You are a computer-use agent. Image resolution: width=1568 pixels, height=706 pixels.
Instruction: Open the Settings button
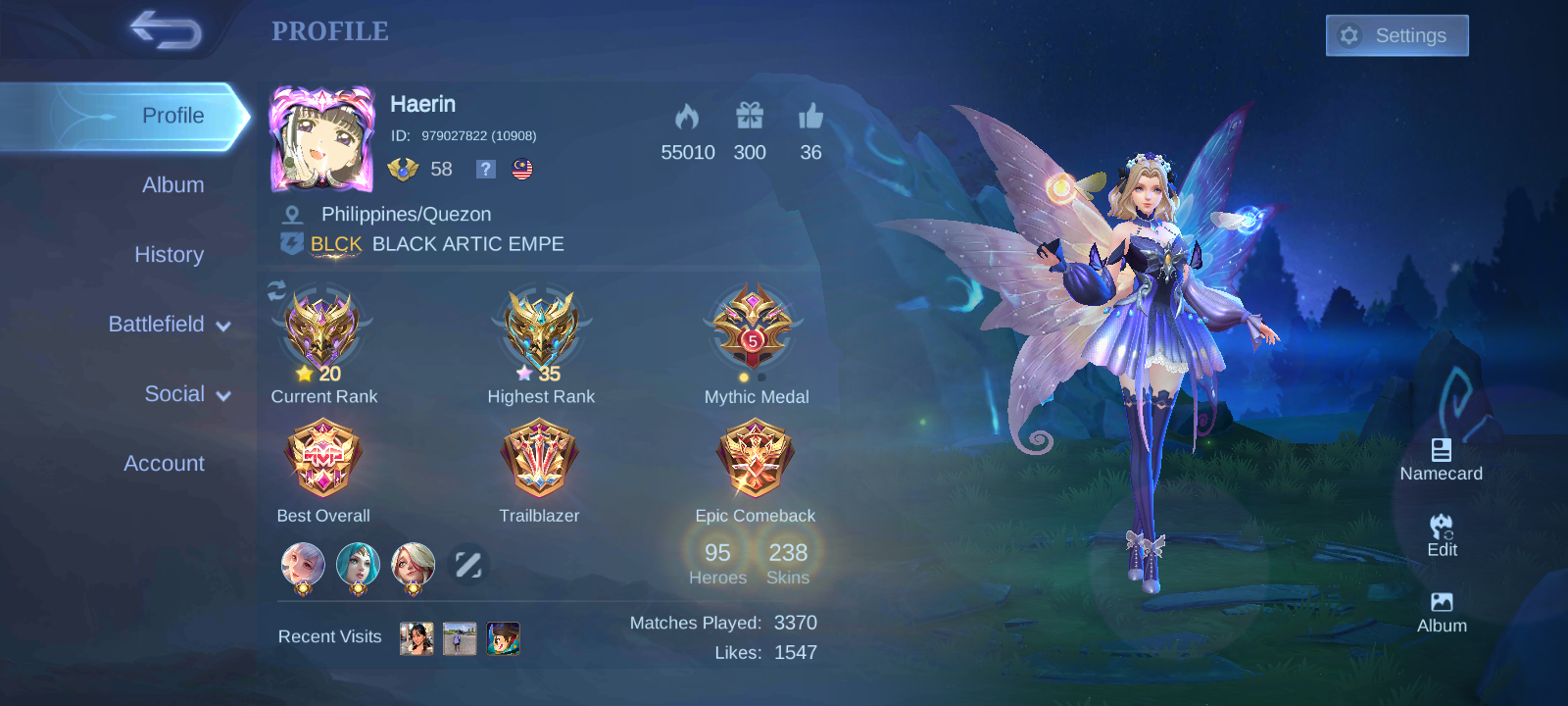(x=1396, y=35)
